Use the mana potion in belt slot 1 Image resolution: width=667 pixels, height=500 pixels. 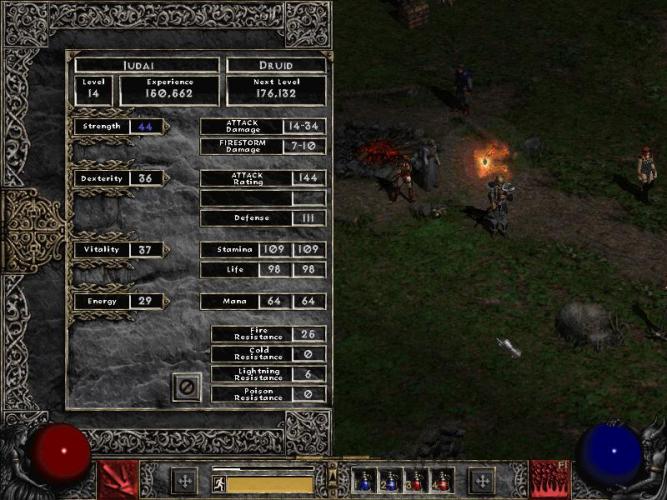pos(366,481)
